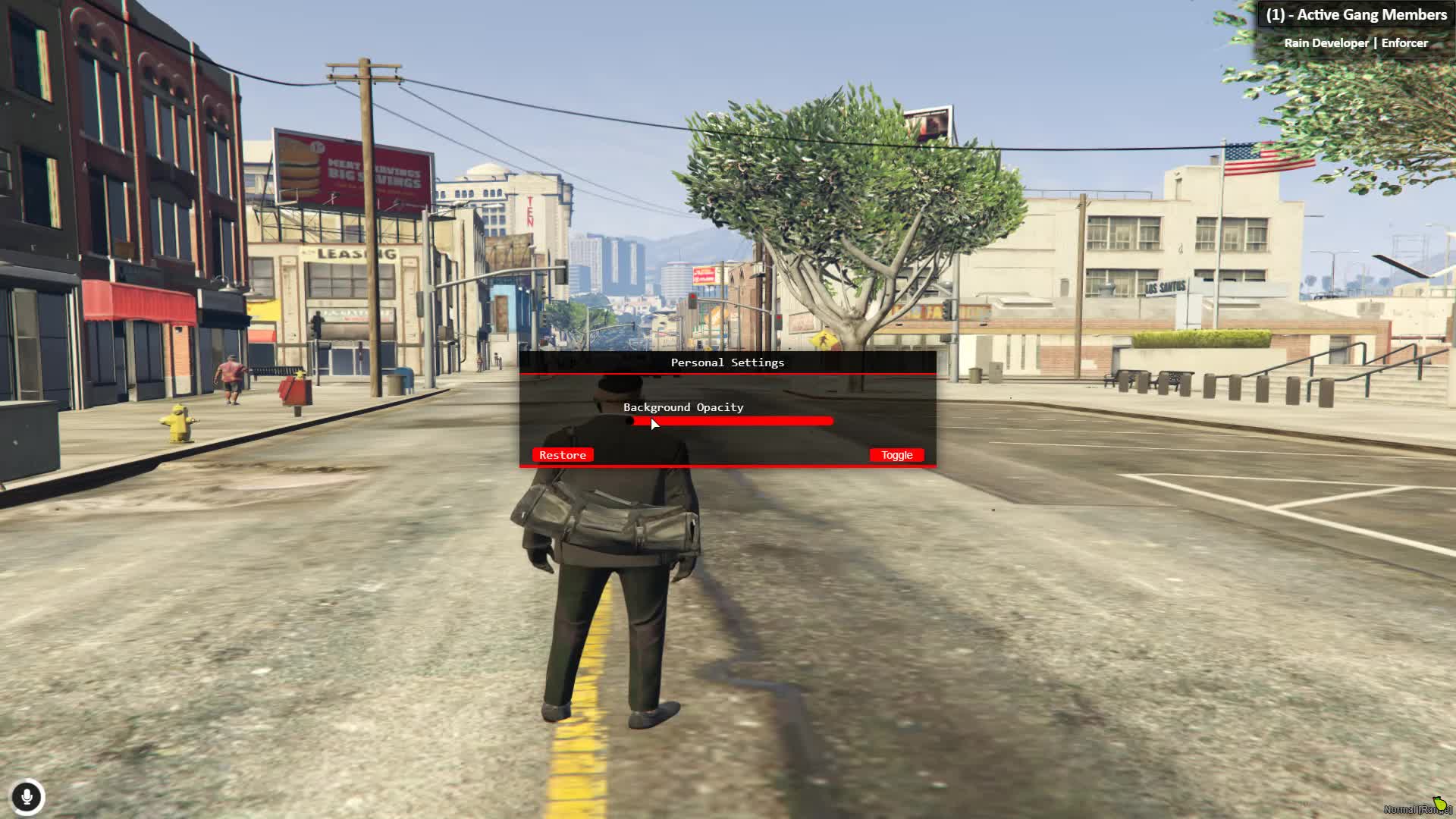The height and width of the screenshot is (819, 1456).
Task: Activate the Toggle button
Action: tap(896, 455)
